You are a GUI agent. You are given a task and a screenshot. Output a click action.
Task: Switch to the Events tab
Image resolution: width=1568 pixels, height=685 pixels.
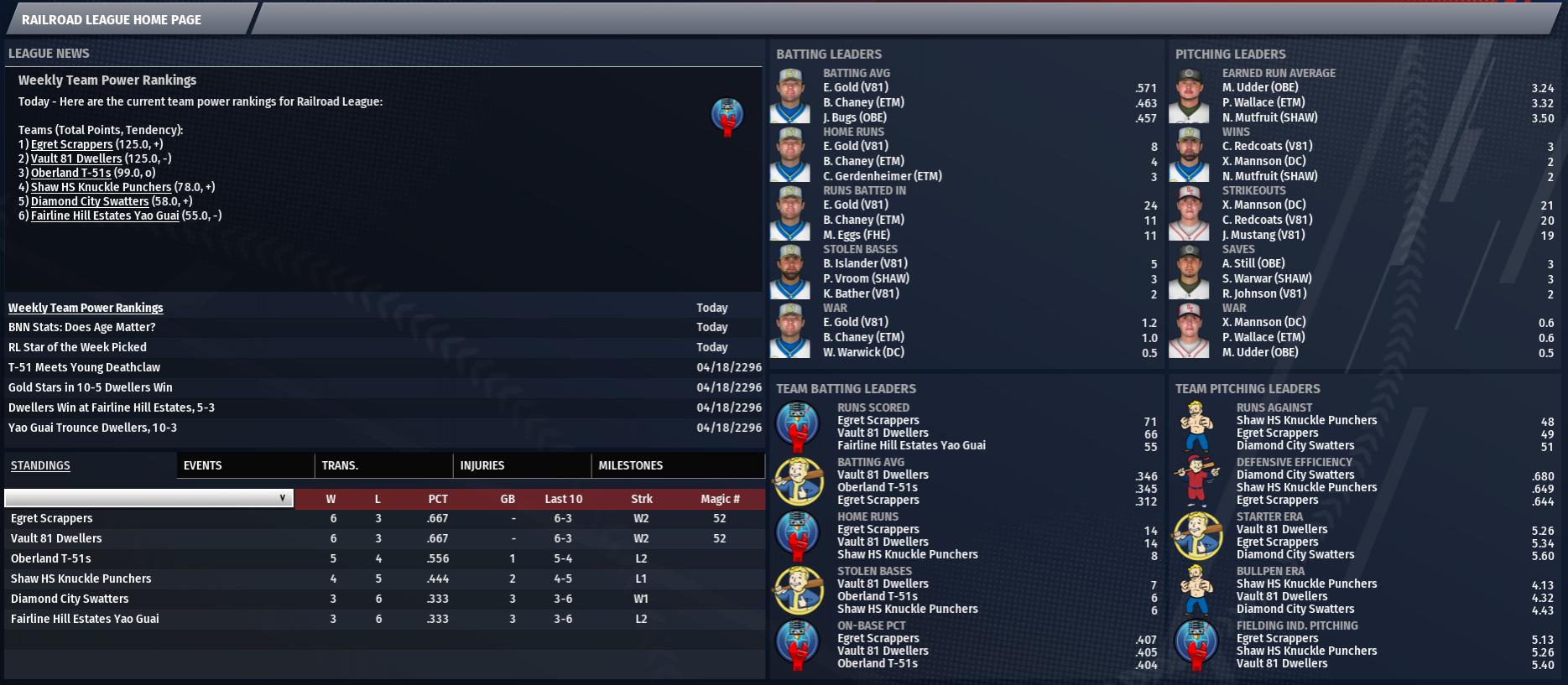pyautogui.click(x=202, y=465)
